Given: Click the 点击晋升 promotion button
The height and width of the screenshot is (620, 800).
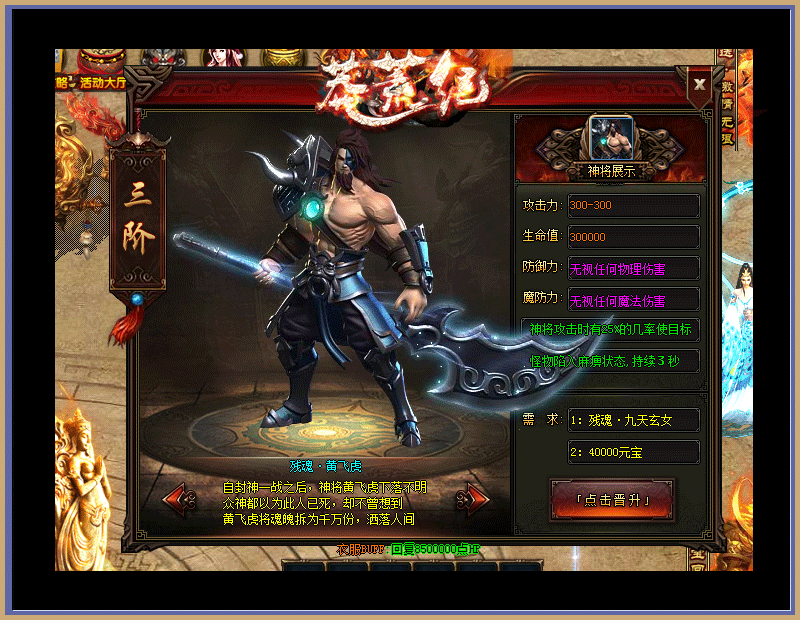Looking at the screenshot, I should tap(612, 499).
